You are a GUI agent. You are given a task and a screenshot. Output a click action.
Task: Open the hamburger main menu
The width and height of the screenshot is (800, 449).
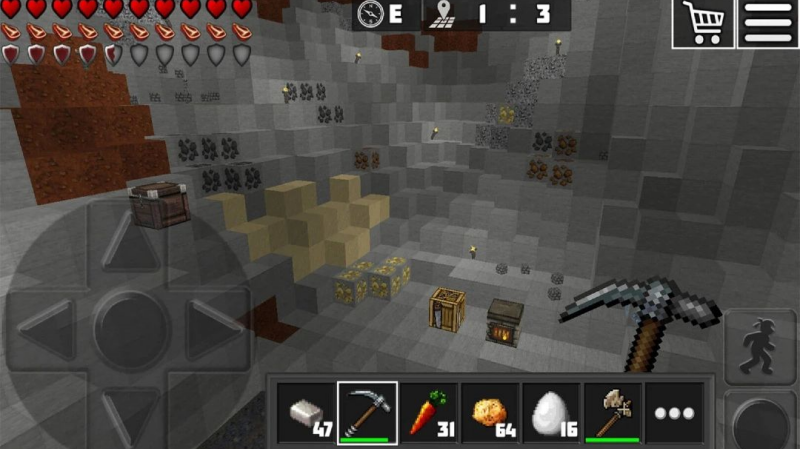[767, 23]
